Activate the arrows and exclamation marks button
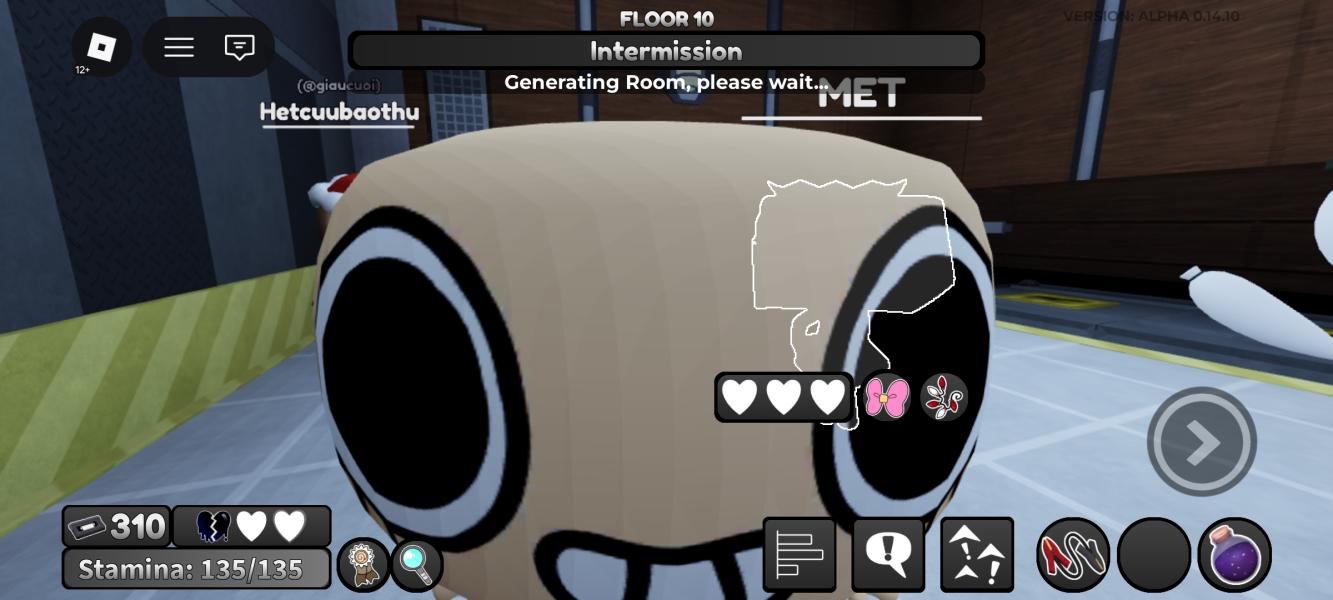Screen dimensions: 1333x600 point(977,554)
